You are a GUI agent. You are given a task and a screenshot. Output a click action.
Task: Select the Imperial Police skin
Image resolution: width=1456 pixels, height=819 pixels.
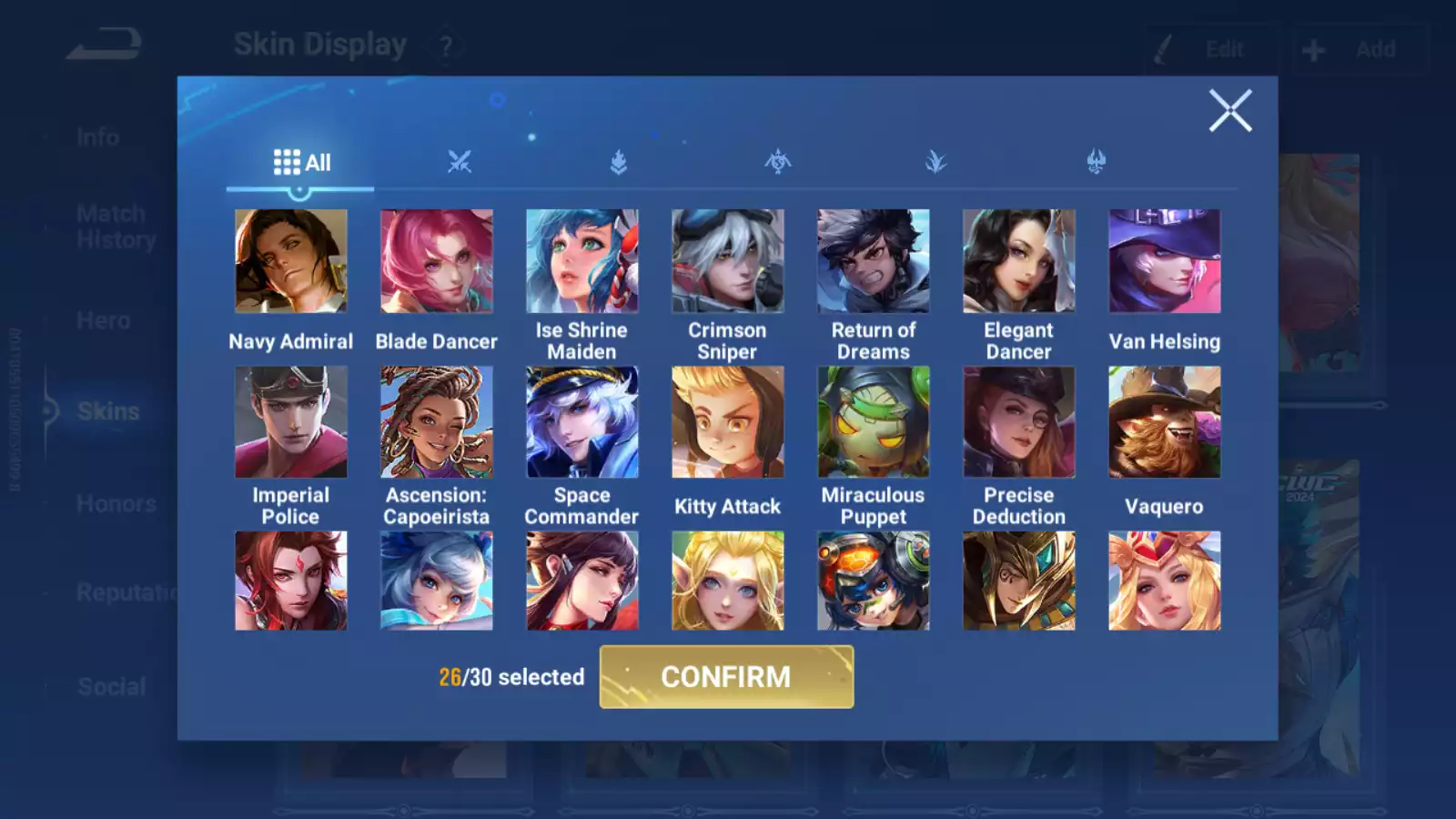[x=291, y=422]
